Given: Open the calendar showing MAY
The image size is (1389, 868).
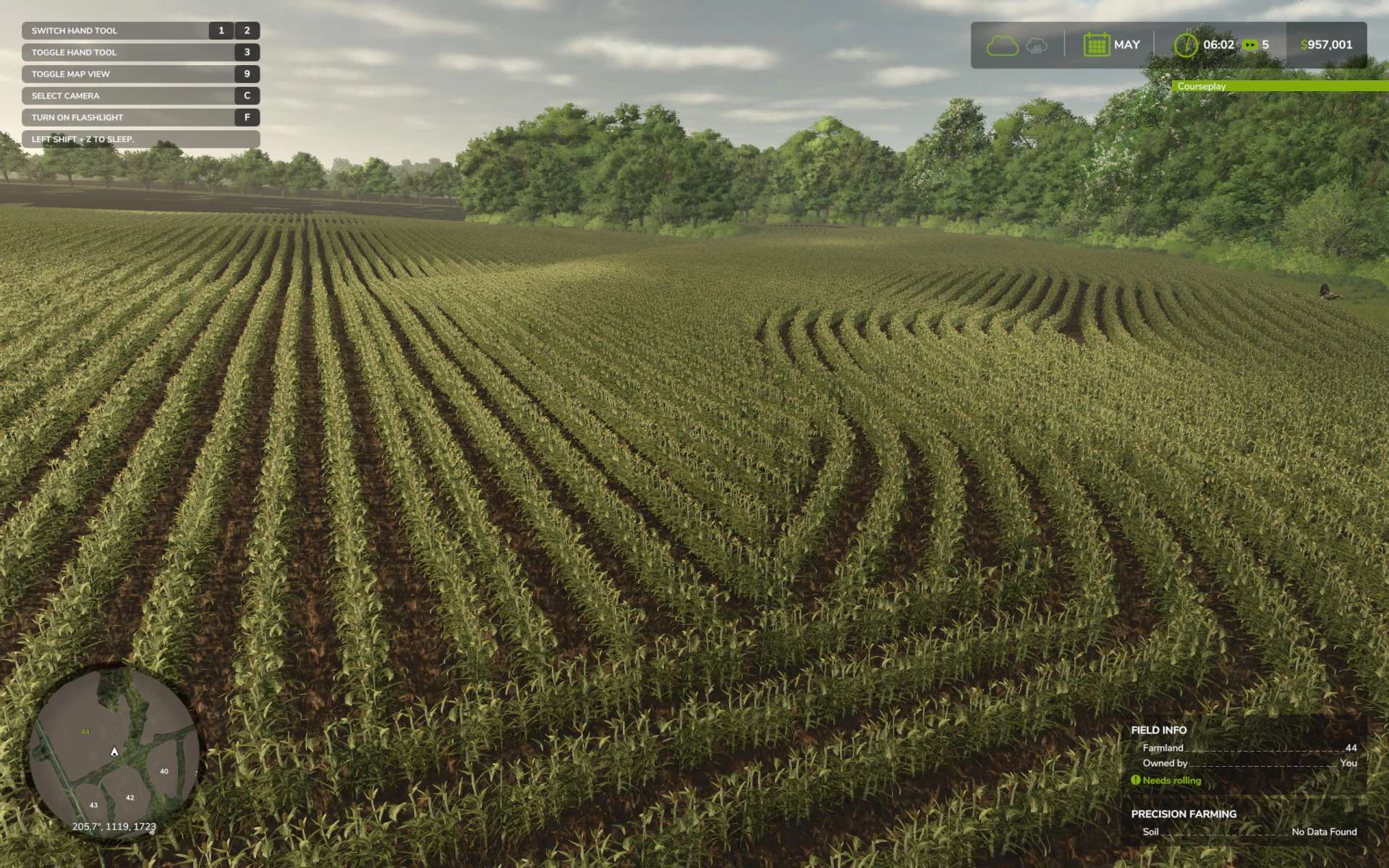Looking at the screenshot, I should click(x=1099, y=43).
